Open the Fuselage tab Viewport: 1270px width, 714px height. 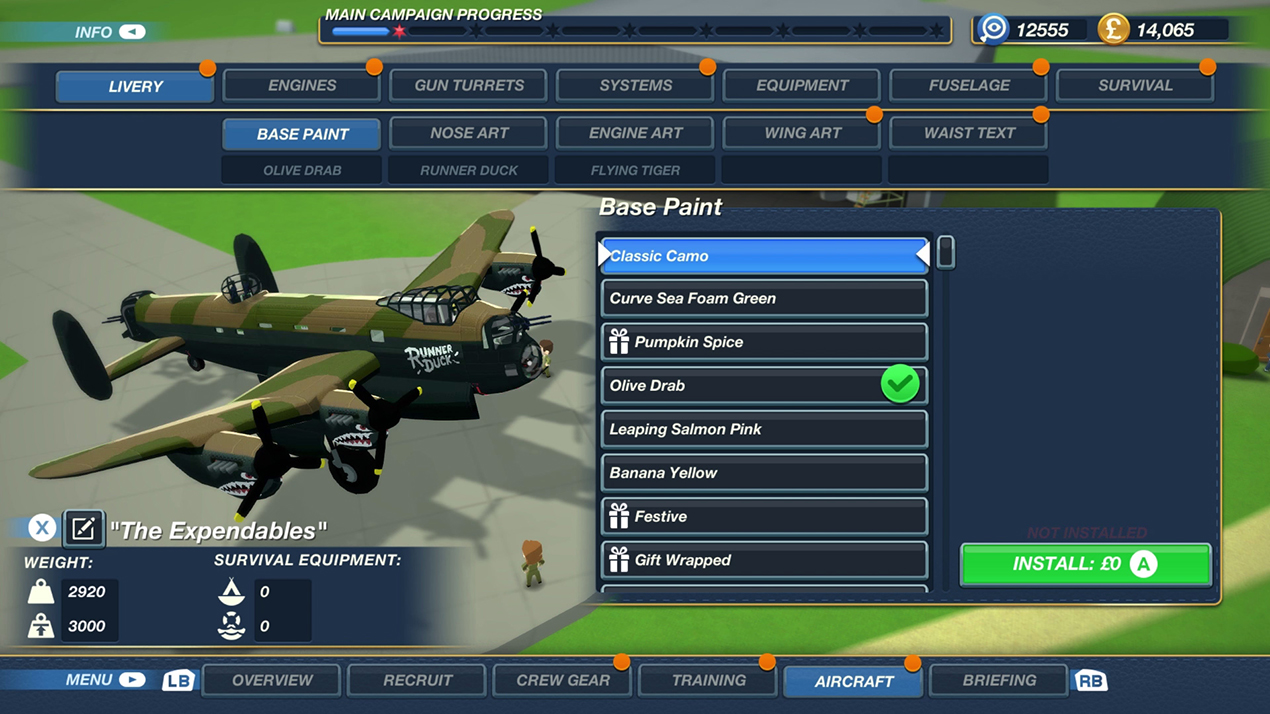pyautogui.click(x=969, y=86)
